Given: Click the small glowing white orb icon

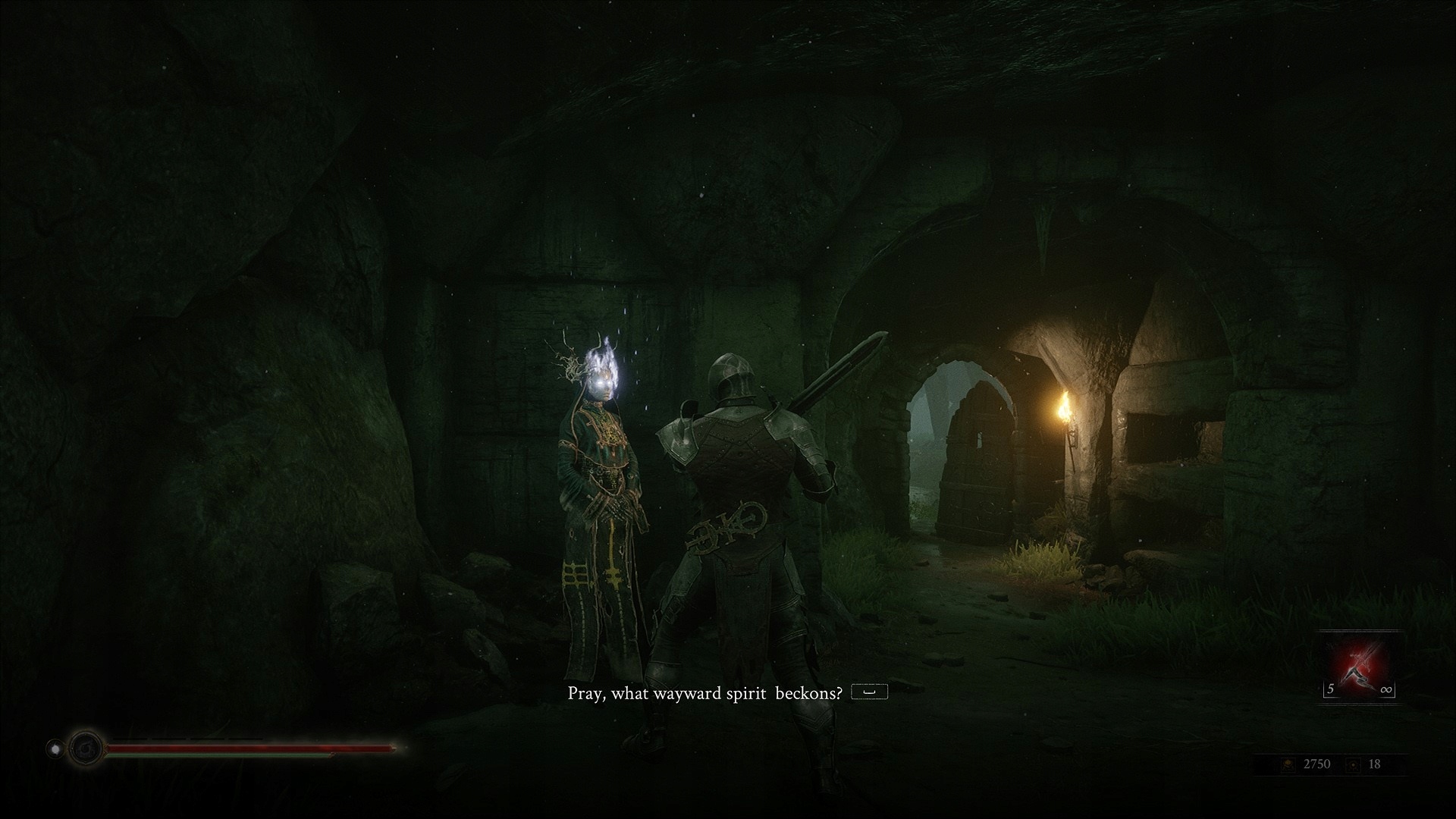Looking at the screenshot, I should [x=55, y=749].
